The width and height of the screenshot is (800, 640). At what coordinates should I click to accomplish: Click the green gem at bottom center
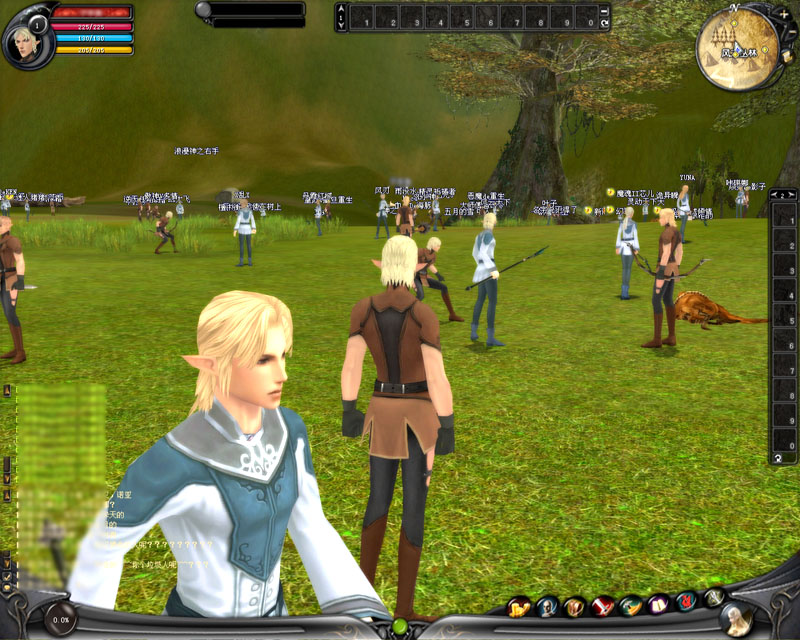[400, 627]
